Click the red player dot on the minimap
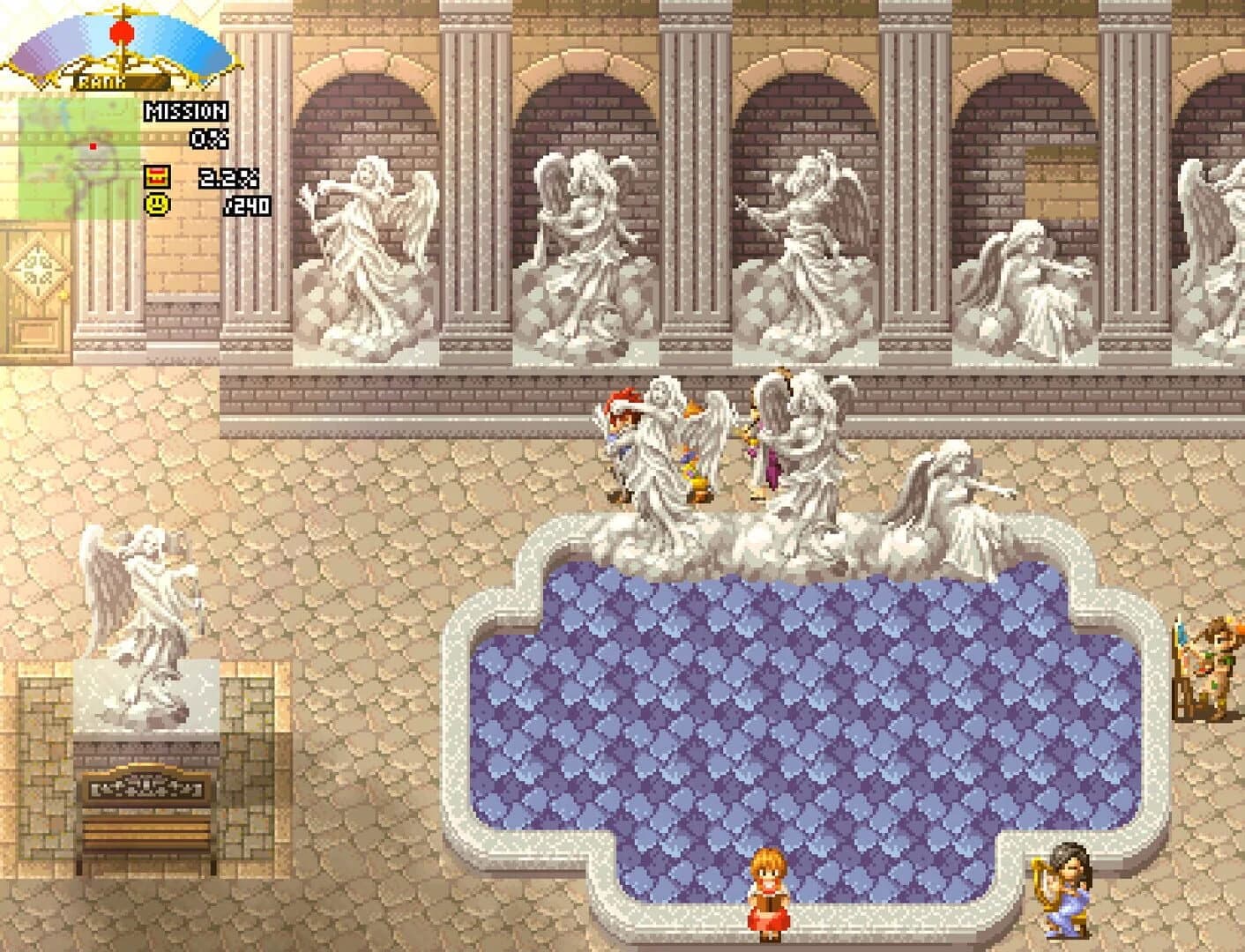1245x952 pixels. 92,145
